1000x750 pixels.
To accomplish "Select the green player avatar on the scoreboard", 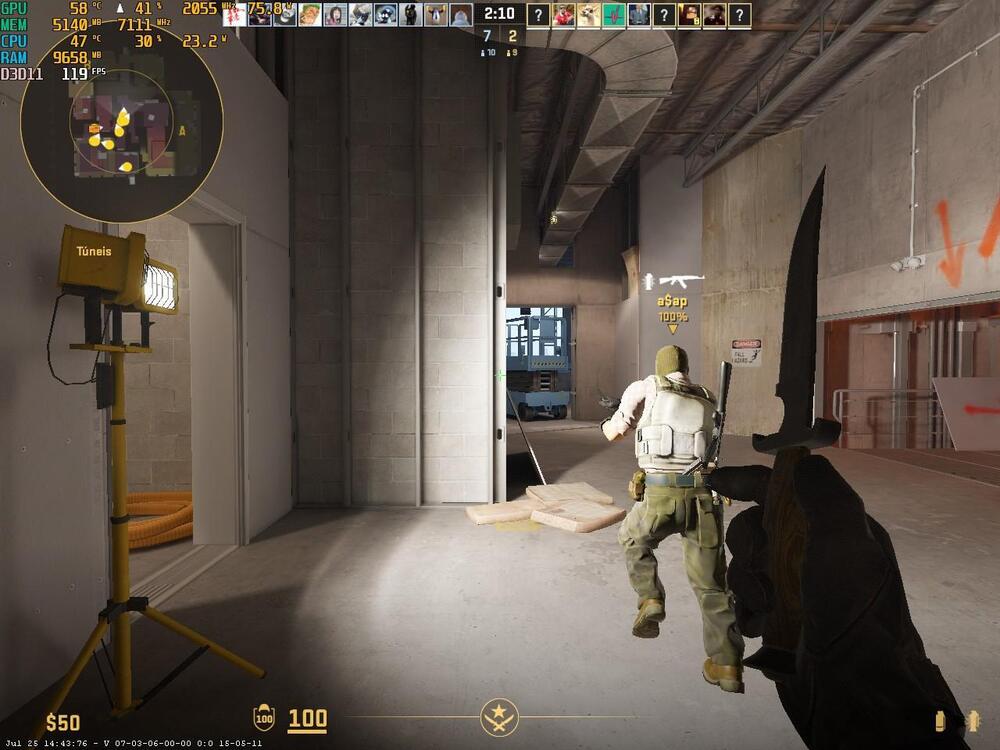I will click(613, 14).
